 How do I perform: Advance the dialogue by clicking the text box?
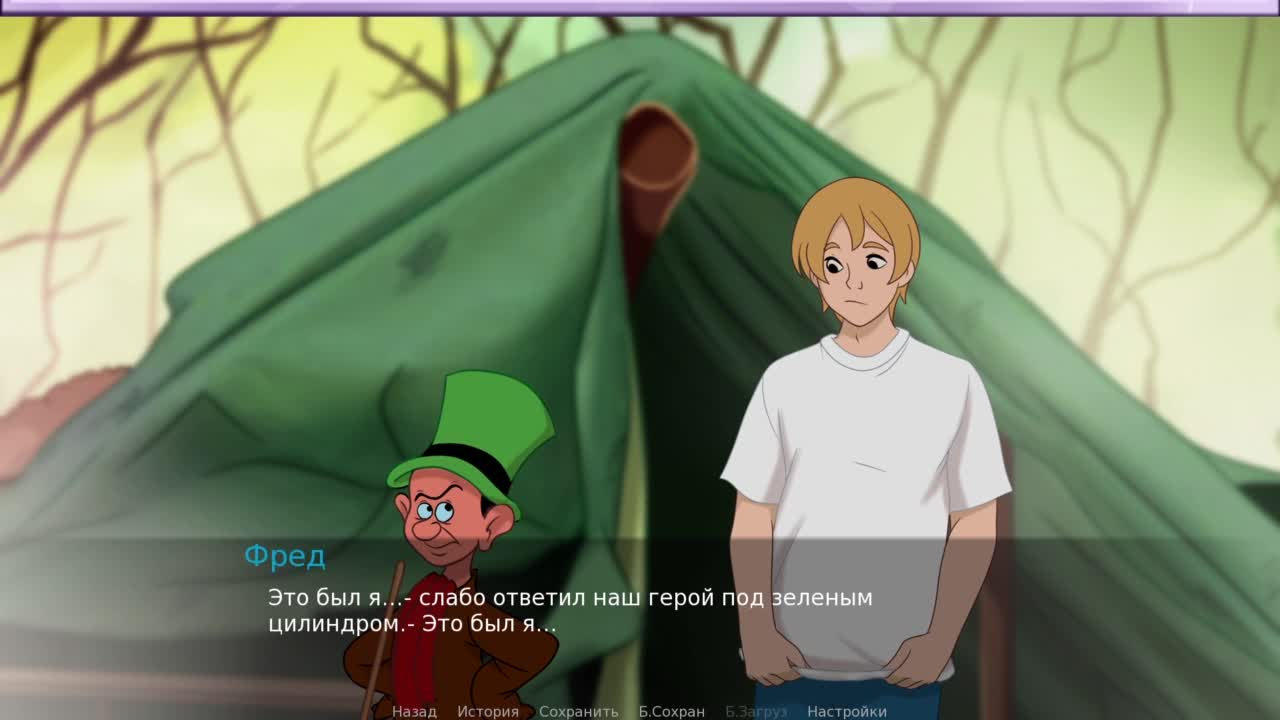640,620
